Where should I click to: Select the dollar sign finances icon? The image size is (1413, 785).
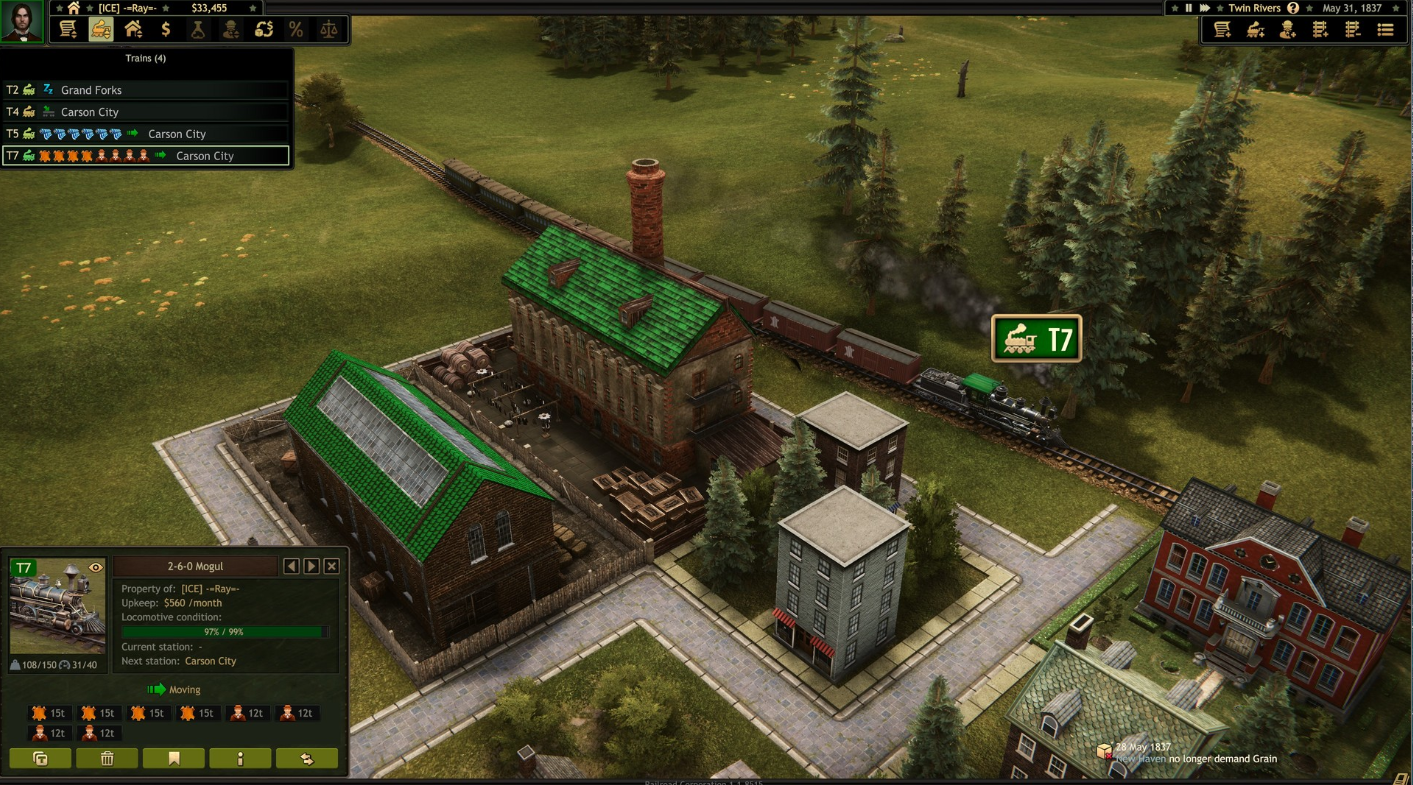tap(165, 30)
